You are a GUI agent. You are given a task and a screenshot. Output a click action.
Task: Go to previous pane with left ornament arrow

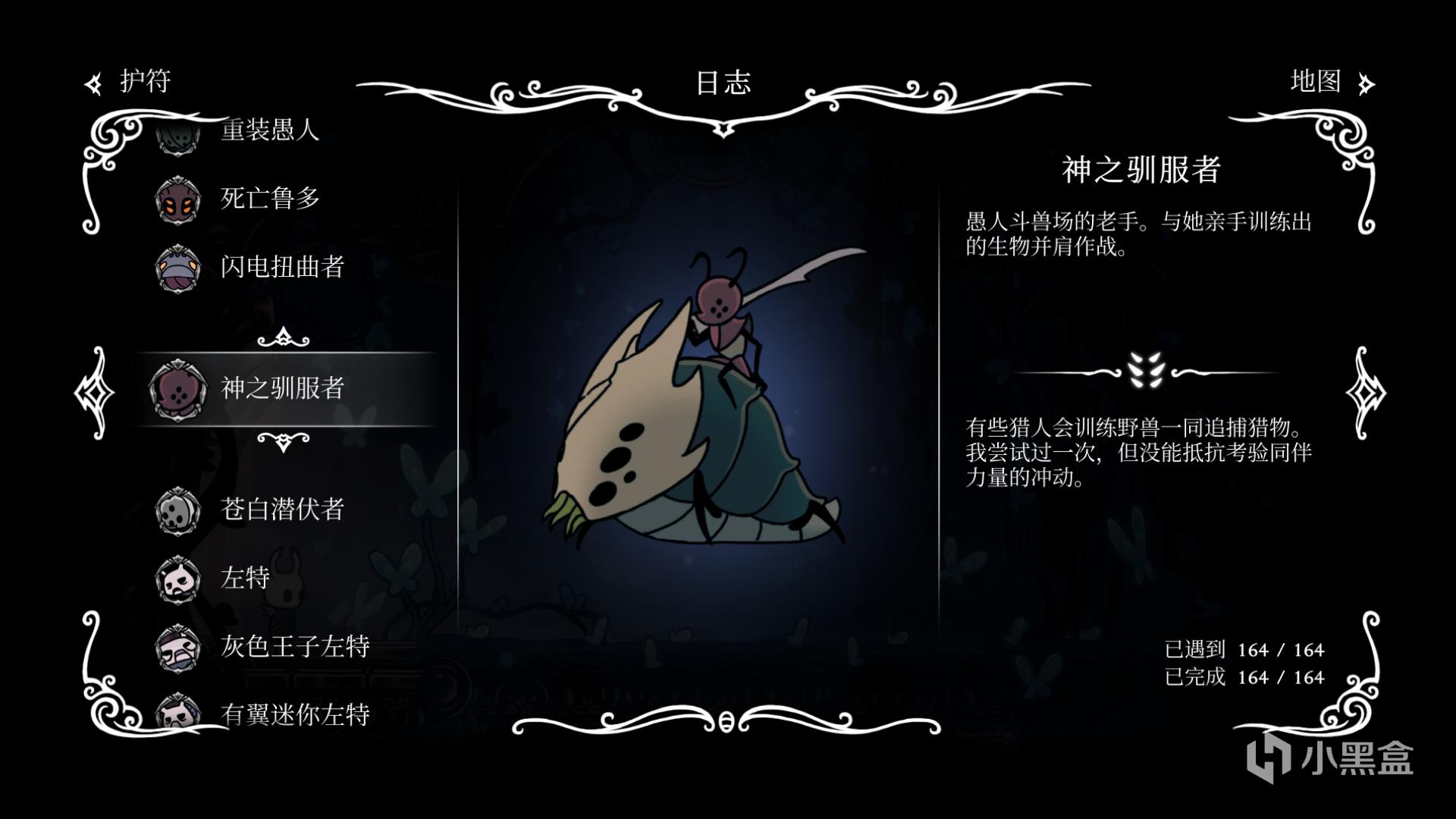(94, 392)
